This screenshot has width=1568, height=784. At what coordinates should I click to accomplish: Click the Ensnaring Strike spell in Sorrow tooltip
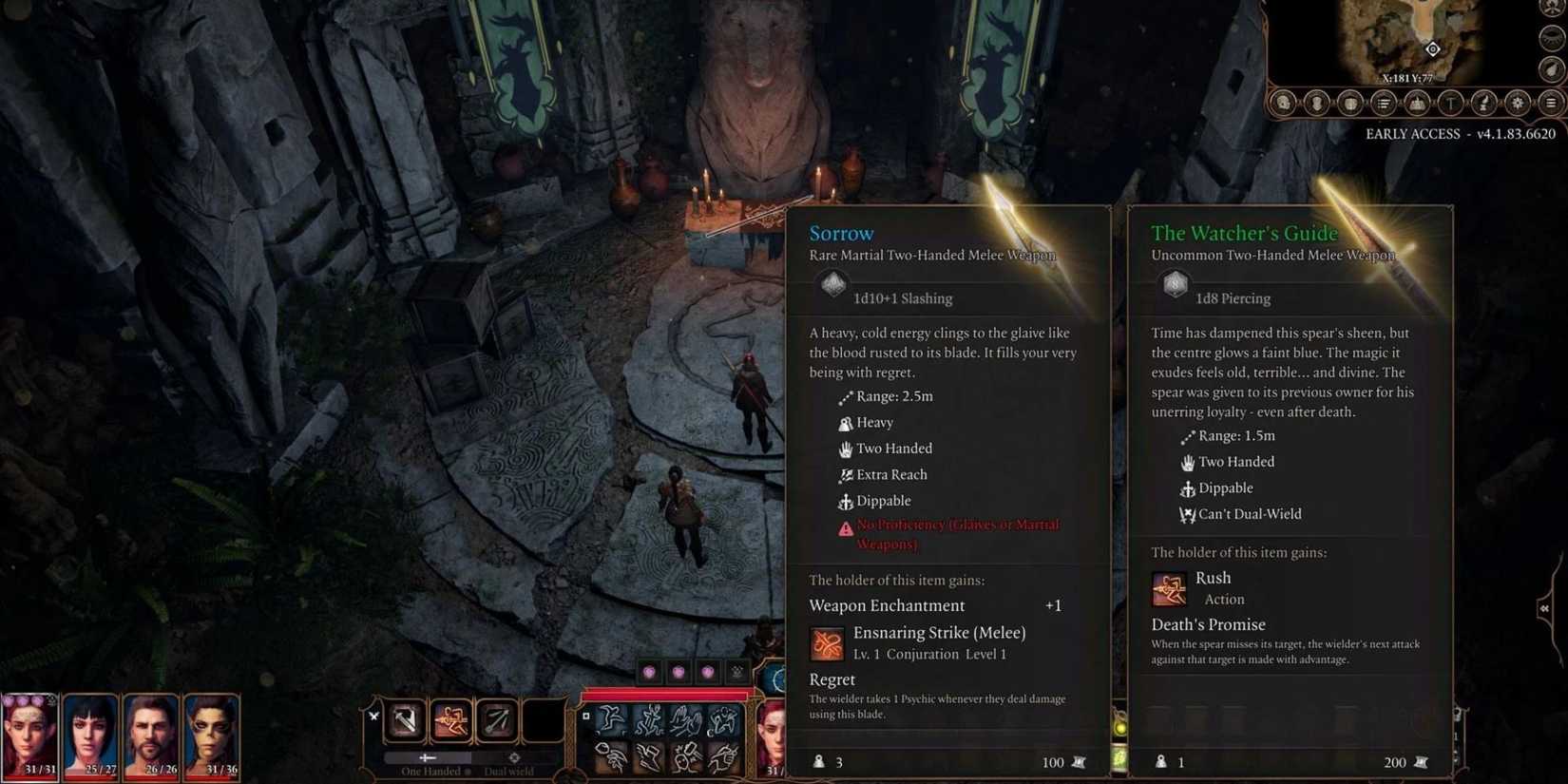(x=829, y=642)
